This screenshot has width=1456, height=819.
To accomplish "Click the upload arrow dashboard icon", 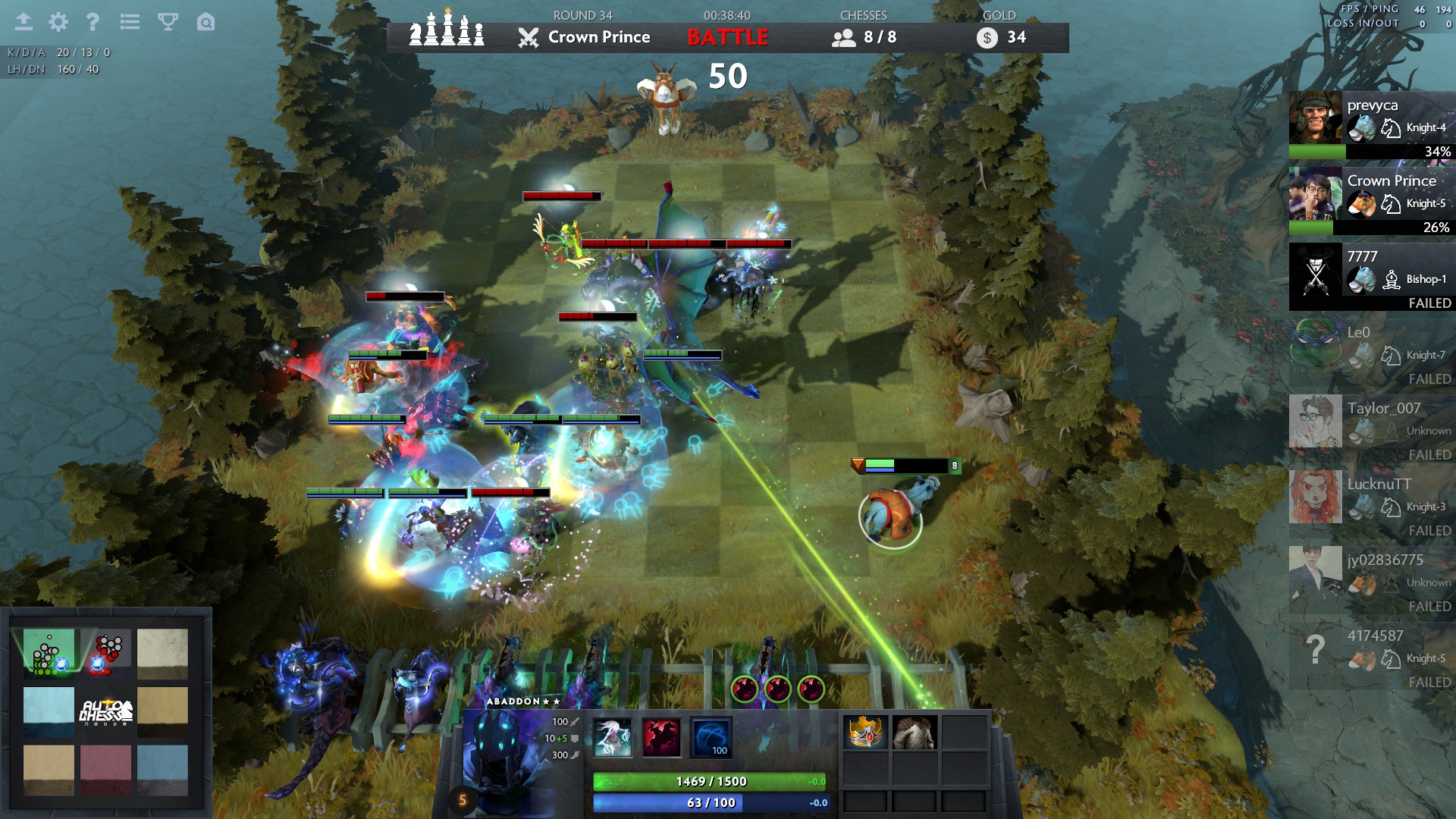I will 24,22.
